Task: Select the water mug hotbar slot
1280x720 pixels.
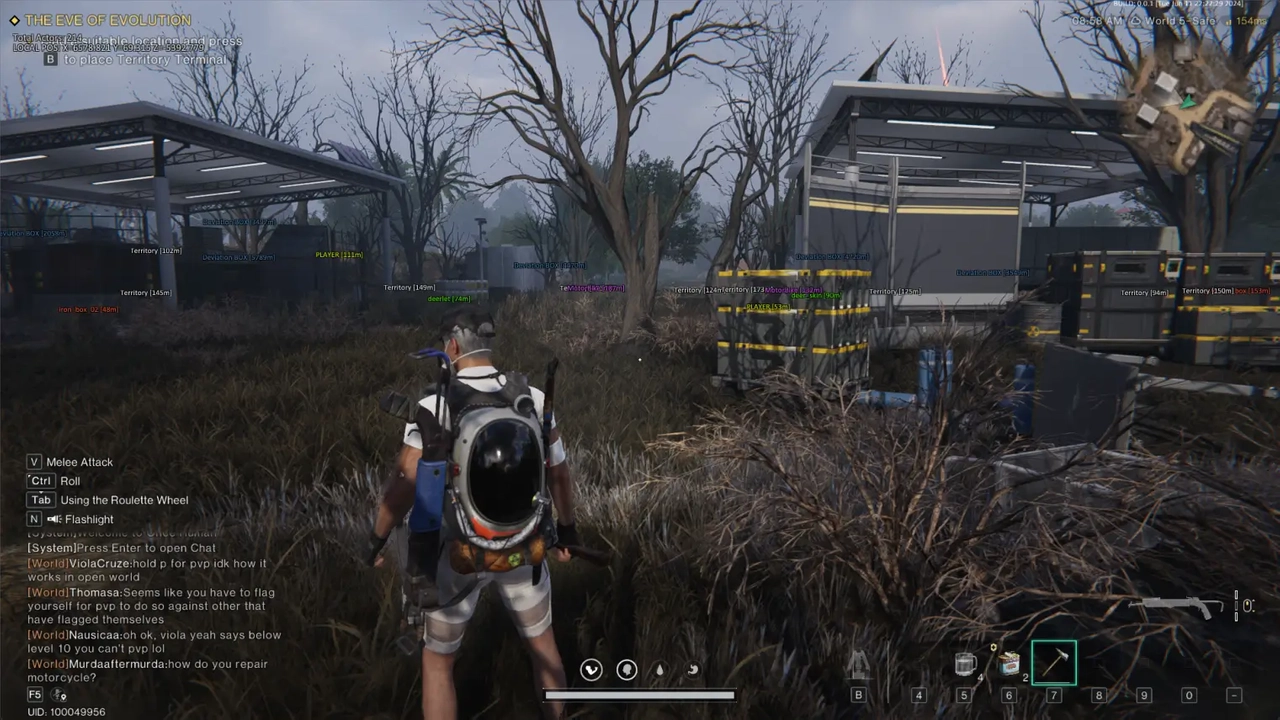Action: point(965,664)
